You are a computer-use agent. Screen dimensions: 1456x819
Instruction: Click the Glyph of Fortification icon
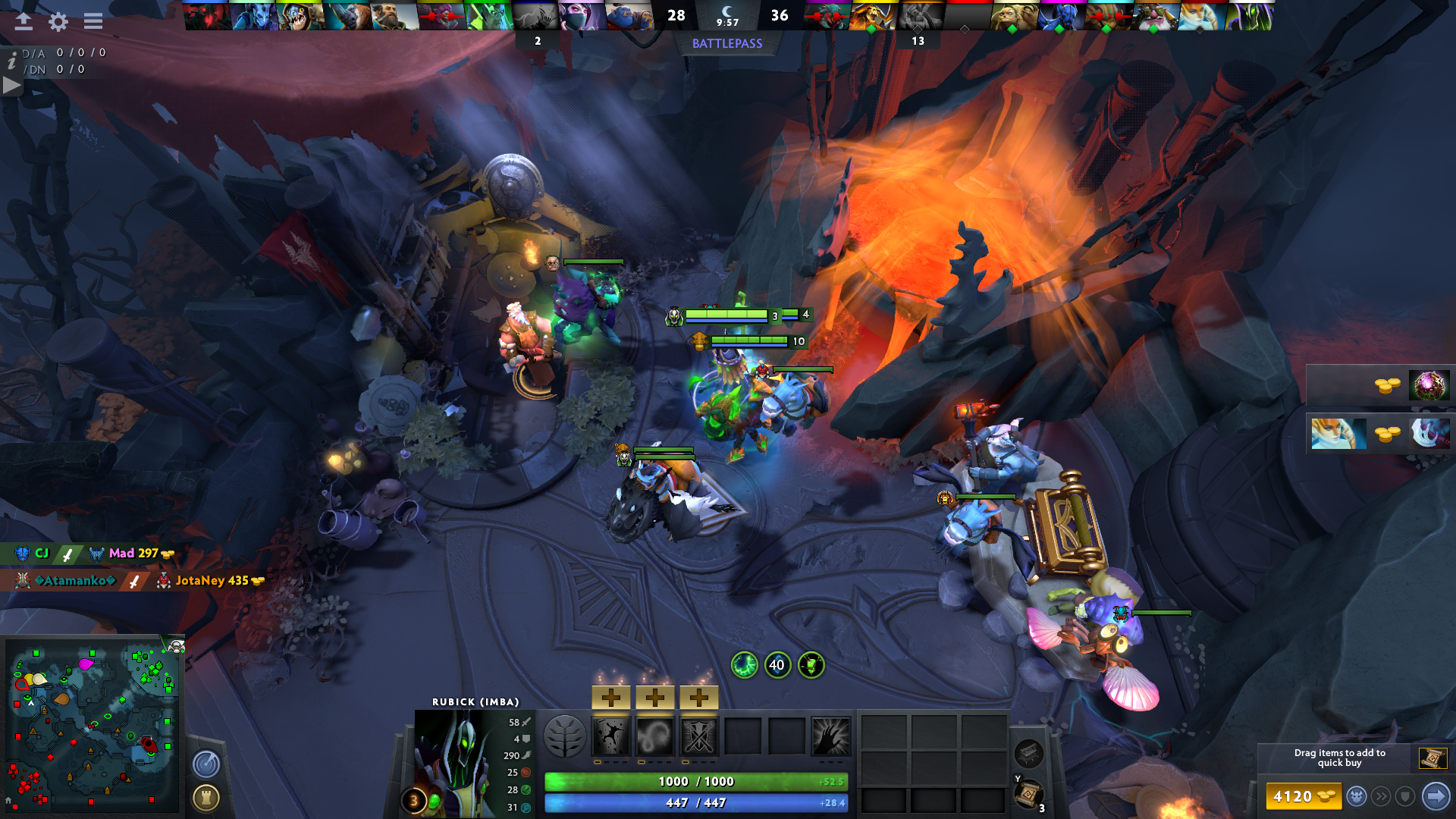(205, 799)
